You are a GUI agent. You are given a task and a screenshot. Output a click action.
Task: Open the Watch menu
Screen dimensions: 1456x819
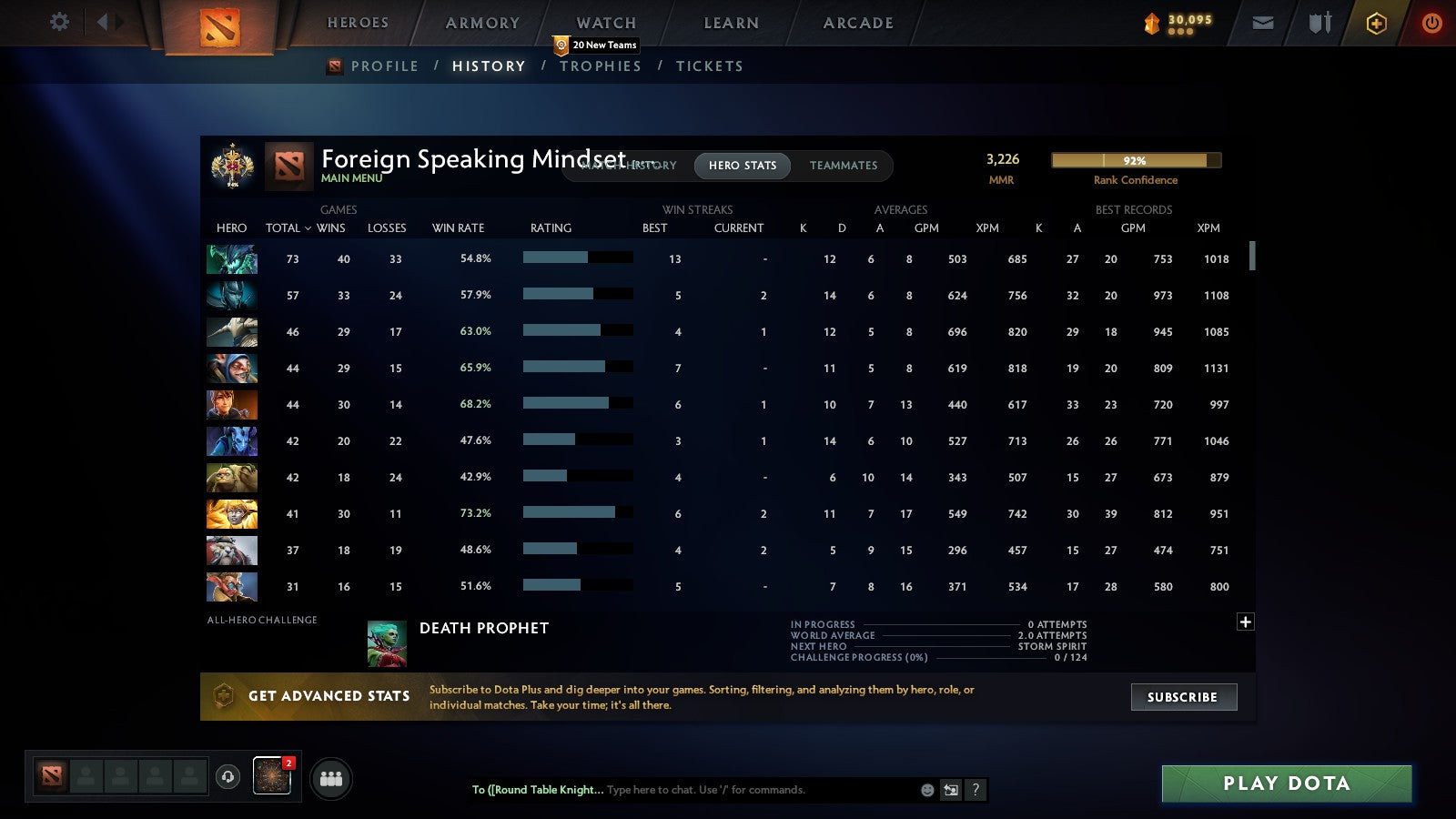click(x=604, y=23)
